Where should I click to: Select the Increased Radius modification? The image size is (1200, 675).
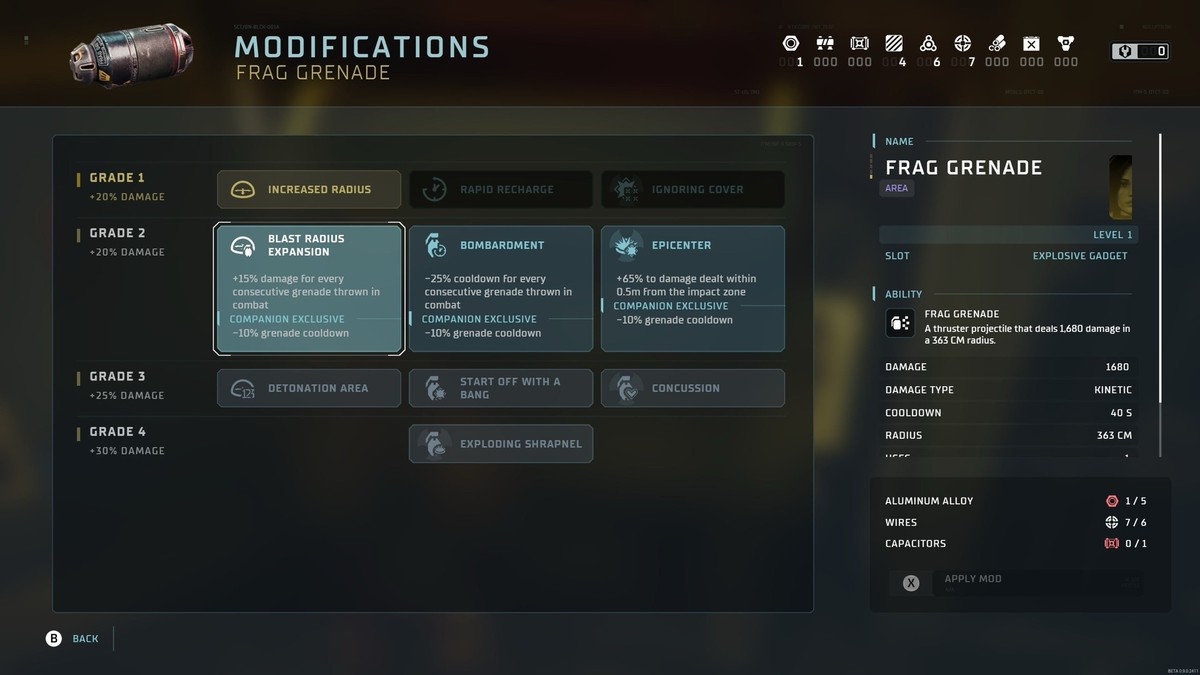[309, 189]
